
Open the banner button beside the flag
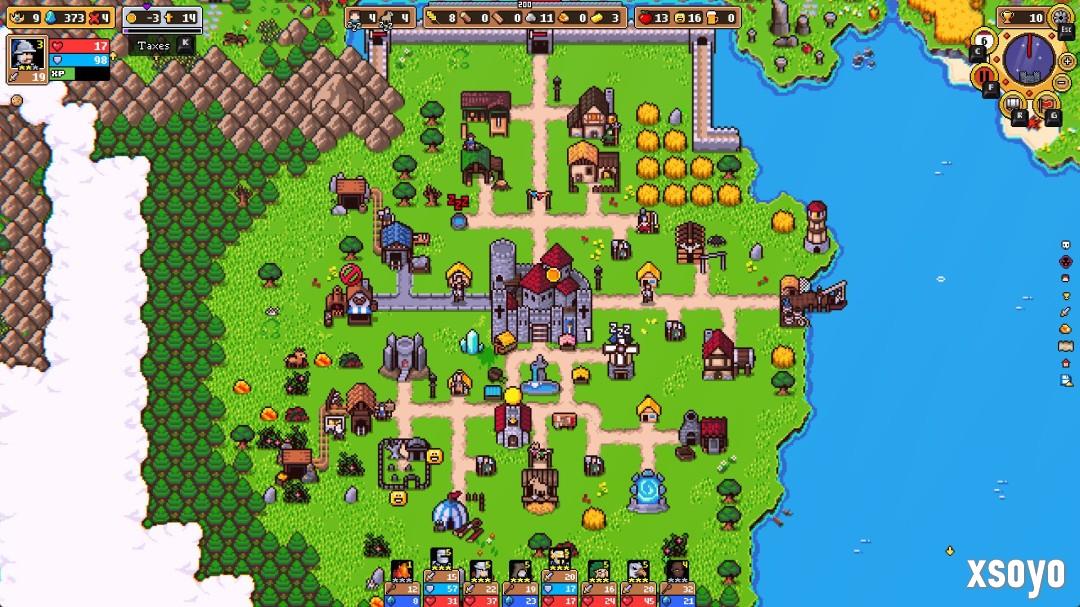point(1014,103)
